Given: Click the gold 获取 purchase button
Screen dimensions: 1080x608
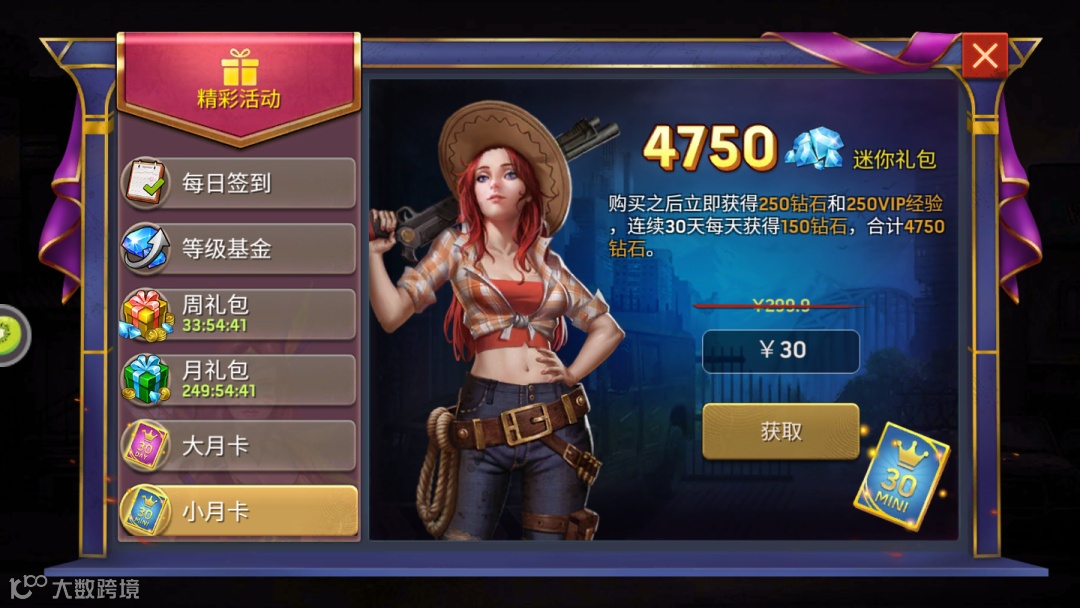Looking at the screenshot, I should [781, 431].
